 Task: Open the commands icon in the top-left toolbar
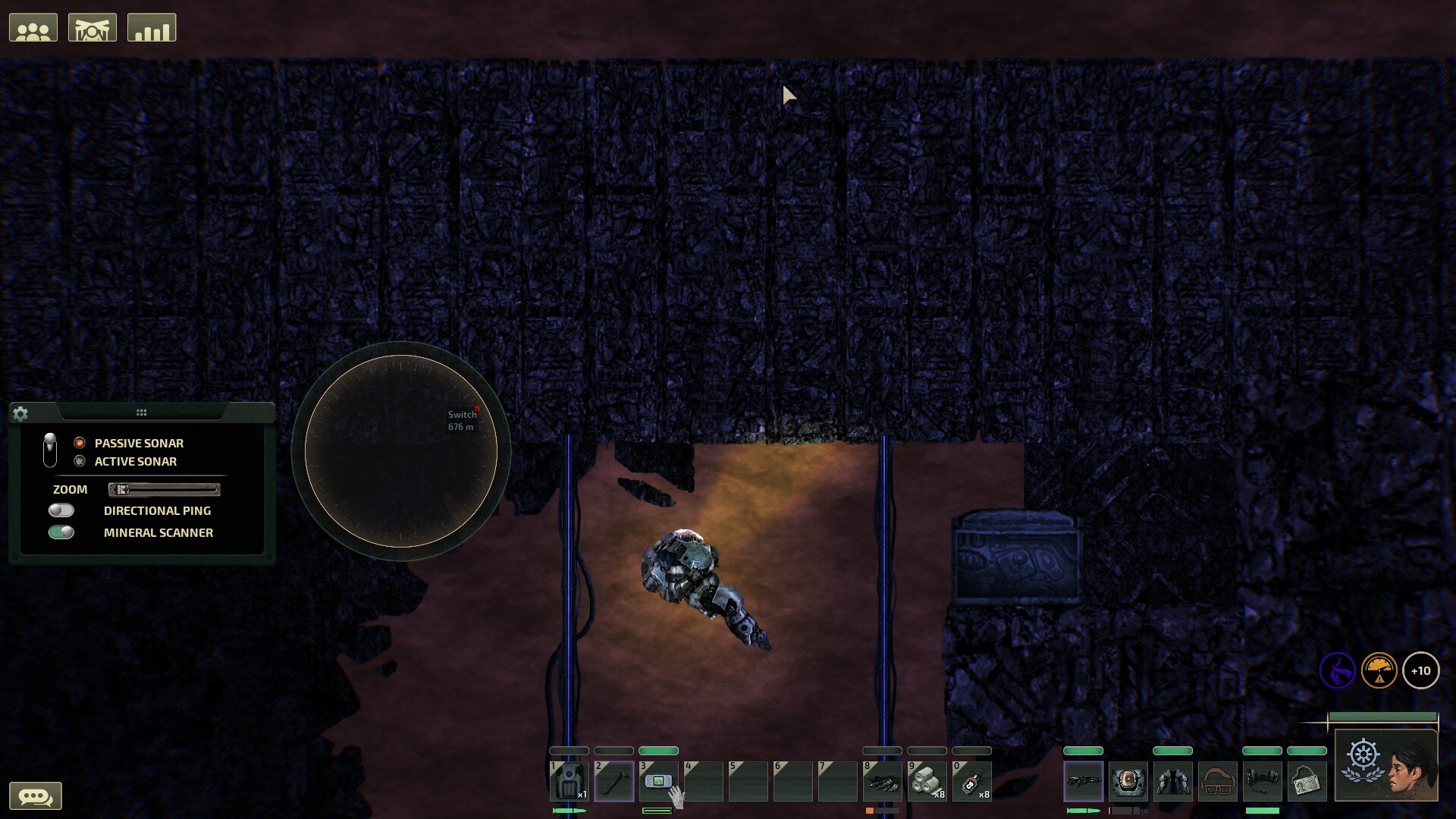[93, 27]
